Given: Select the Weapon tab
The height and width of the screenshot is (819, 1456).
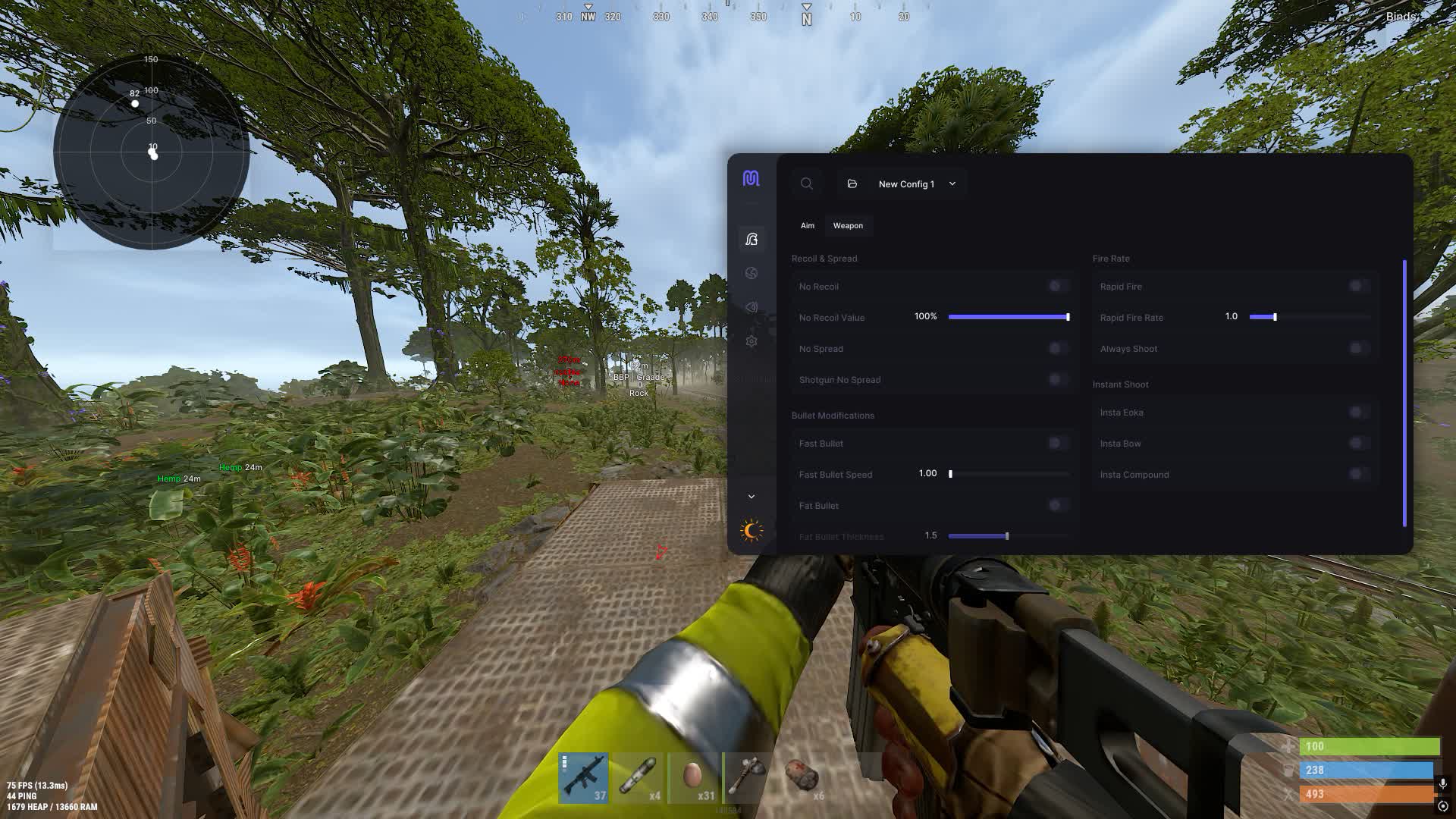Looking at the screenshot, I should coord(848,225).
